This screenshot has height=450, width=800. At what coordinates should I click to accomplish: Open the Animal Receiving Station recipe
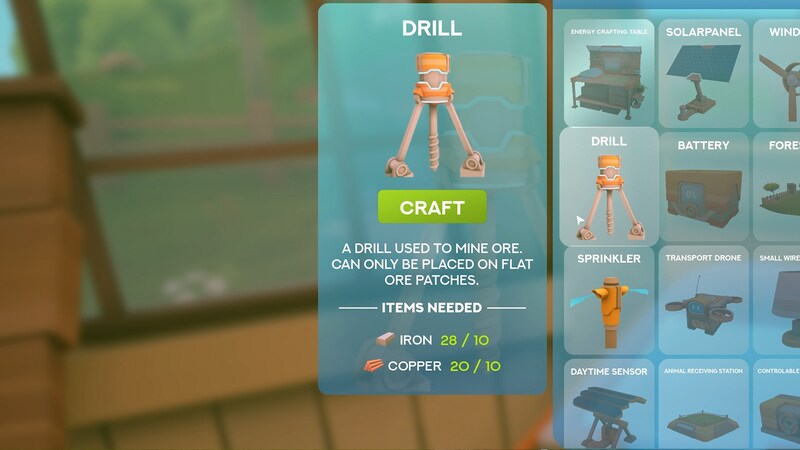pyautogui.click(x=704, y=403)
